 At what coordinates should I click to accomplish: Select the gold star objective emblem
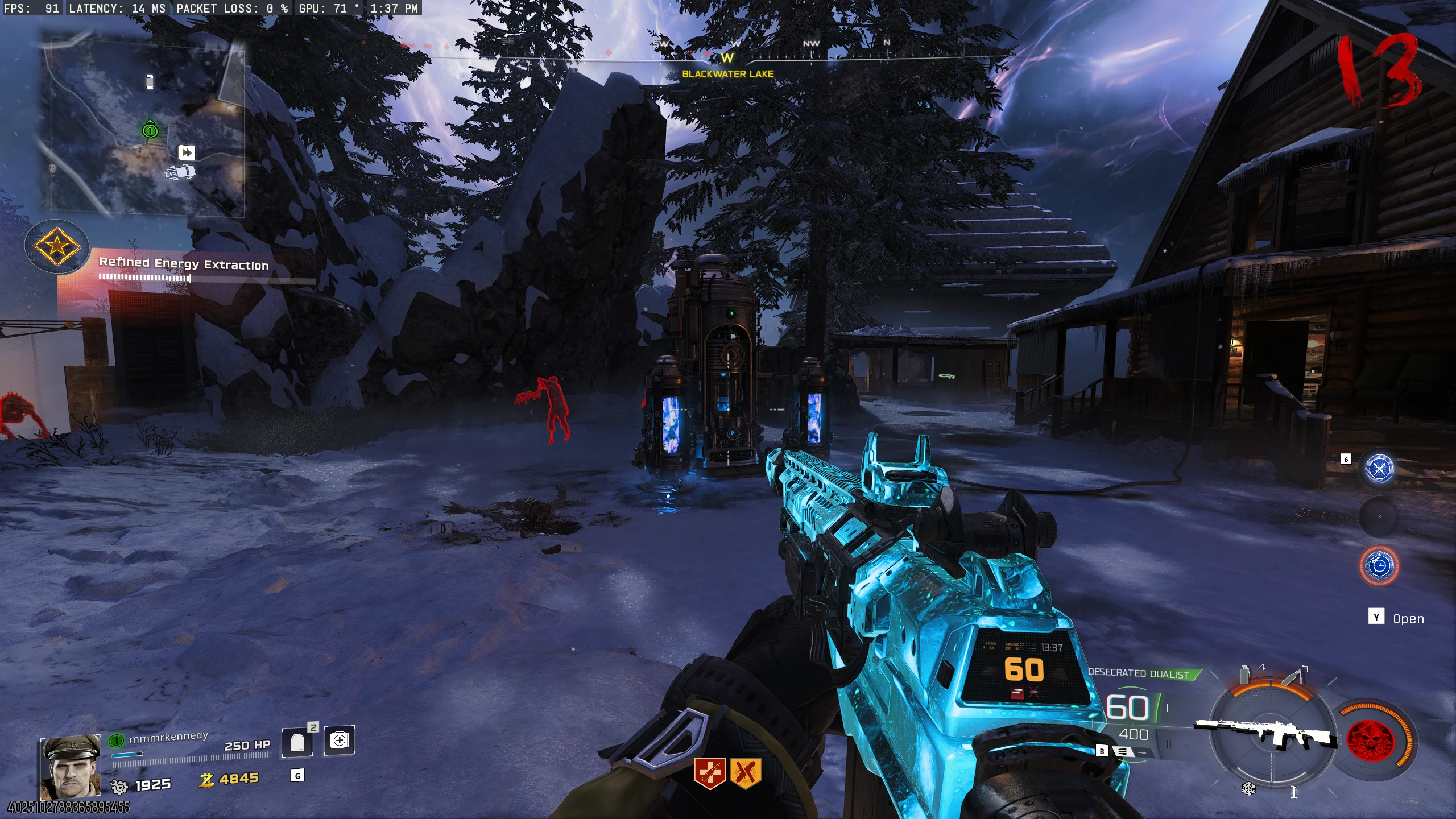(x=57, y=246)
